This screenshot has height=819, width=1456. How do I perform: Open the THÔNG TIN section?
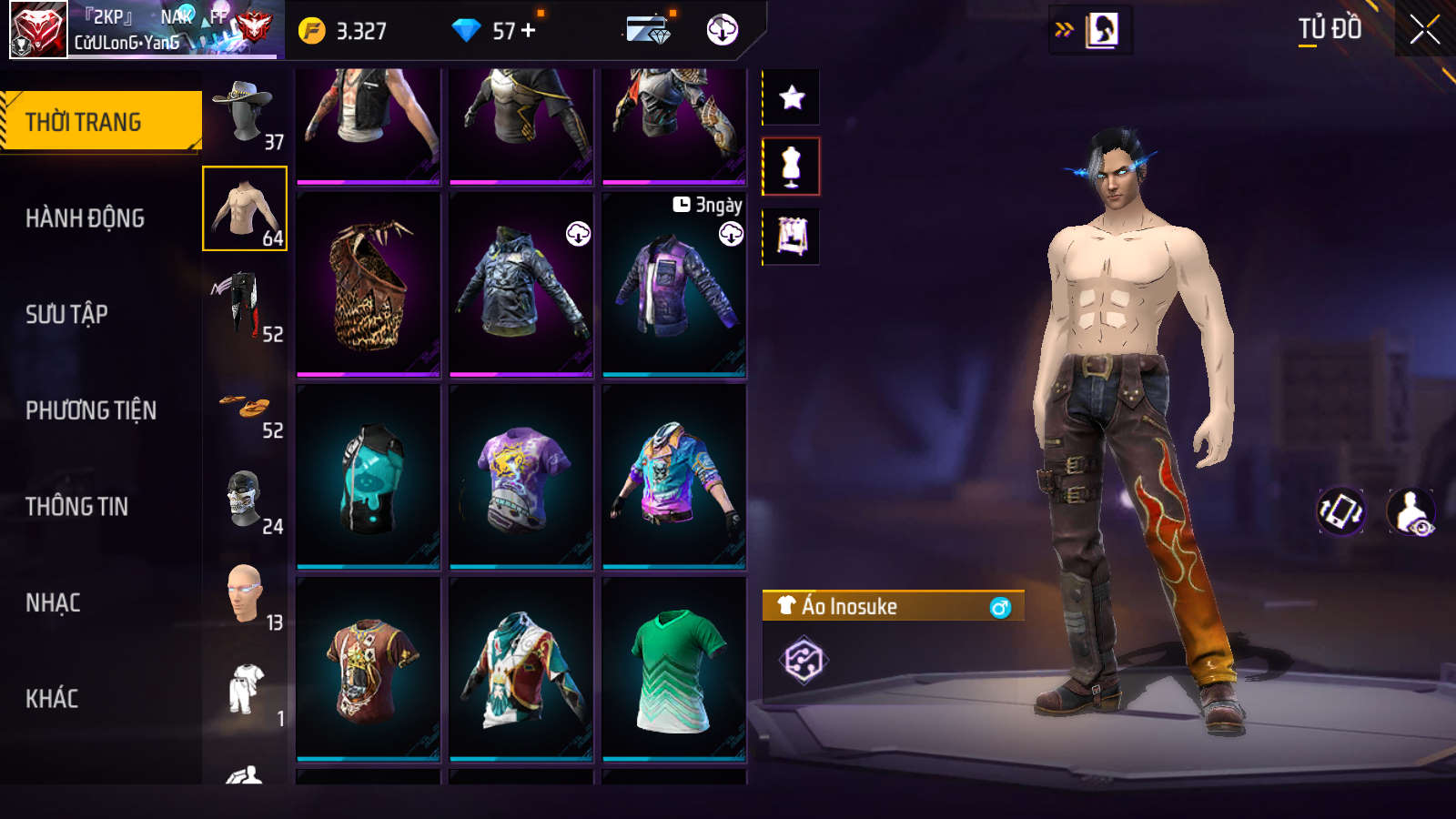tap(77, 507)
